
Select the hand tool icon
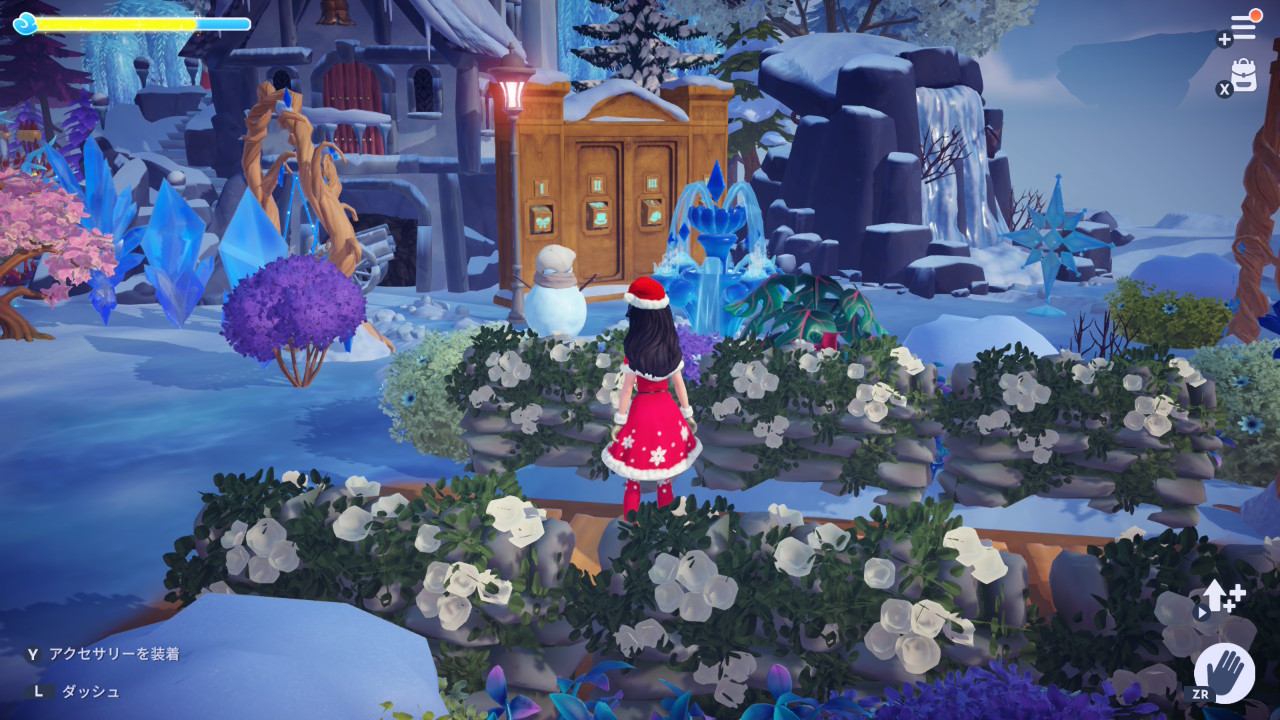[1224, 671]
